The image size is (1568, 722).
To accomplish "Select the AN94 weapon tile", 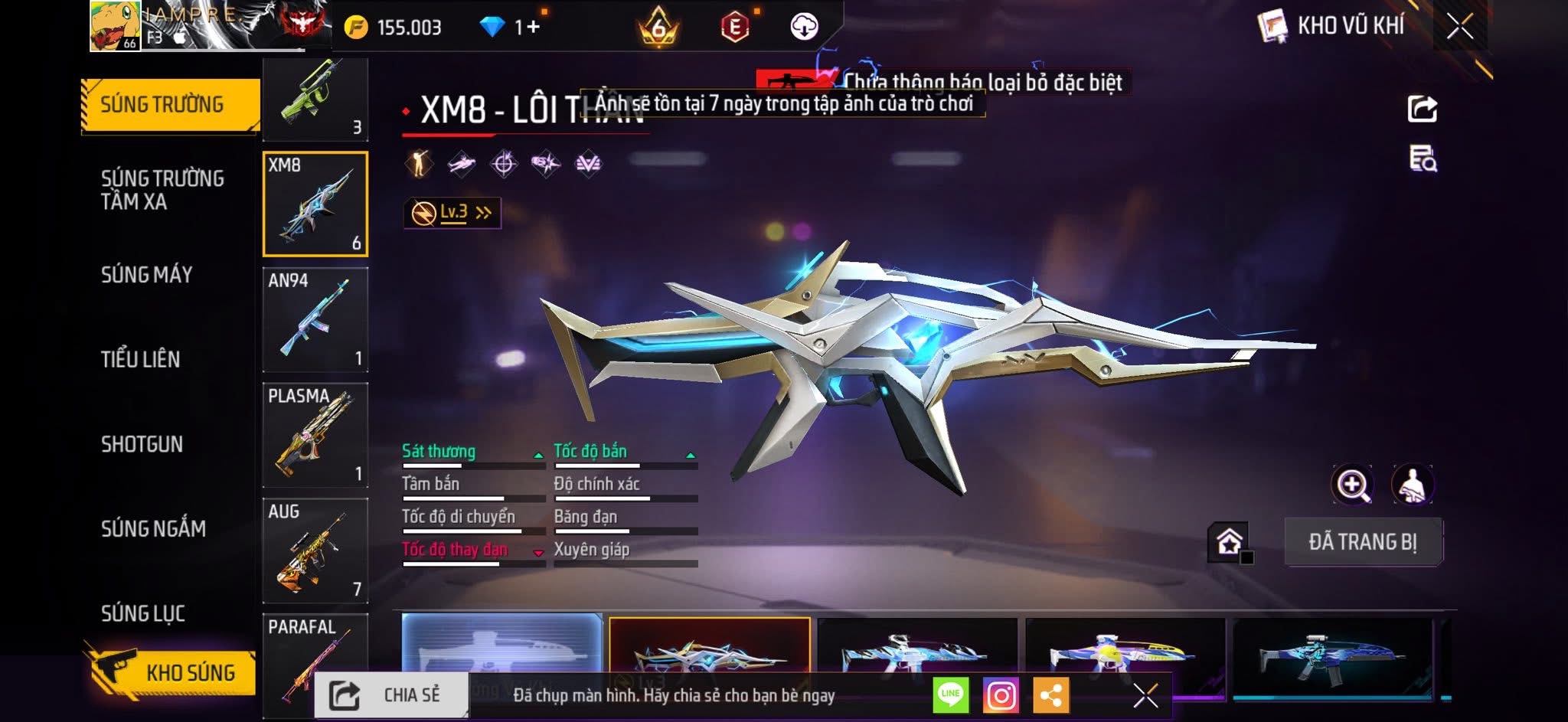I will click(315, 319).
